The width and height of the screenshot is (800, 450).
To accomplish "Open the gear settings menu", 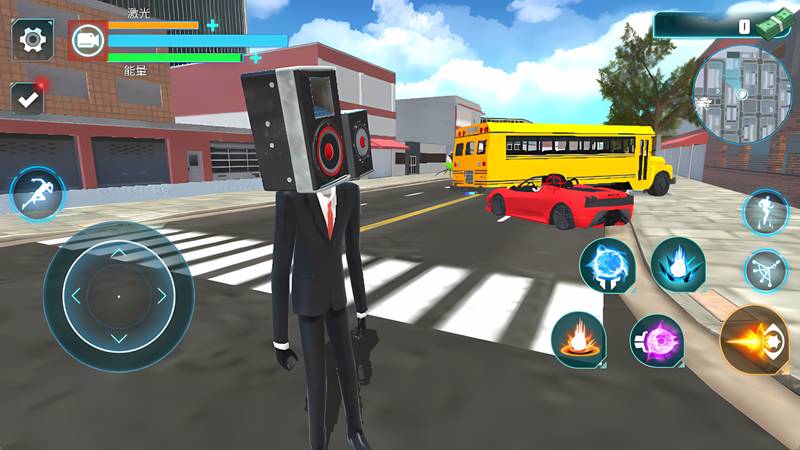I will [x=33, y=40].
